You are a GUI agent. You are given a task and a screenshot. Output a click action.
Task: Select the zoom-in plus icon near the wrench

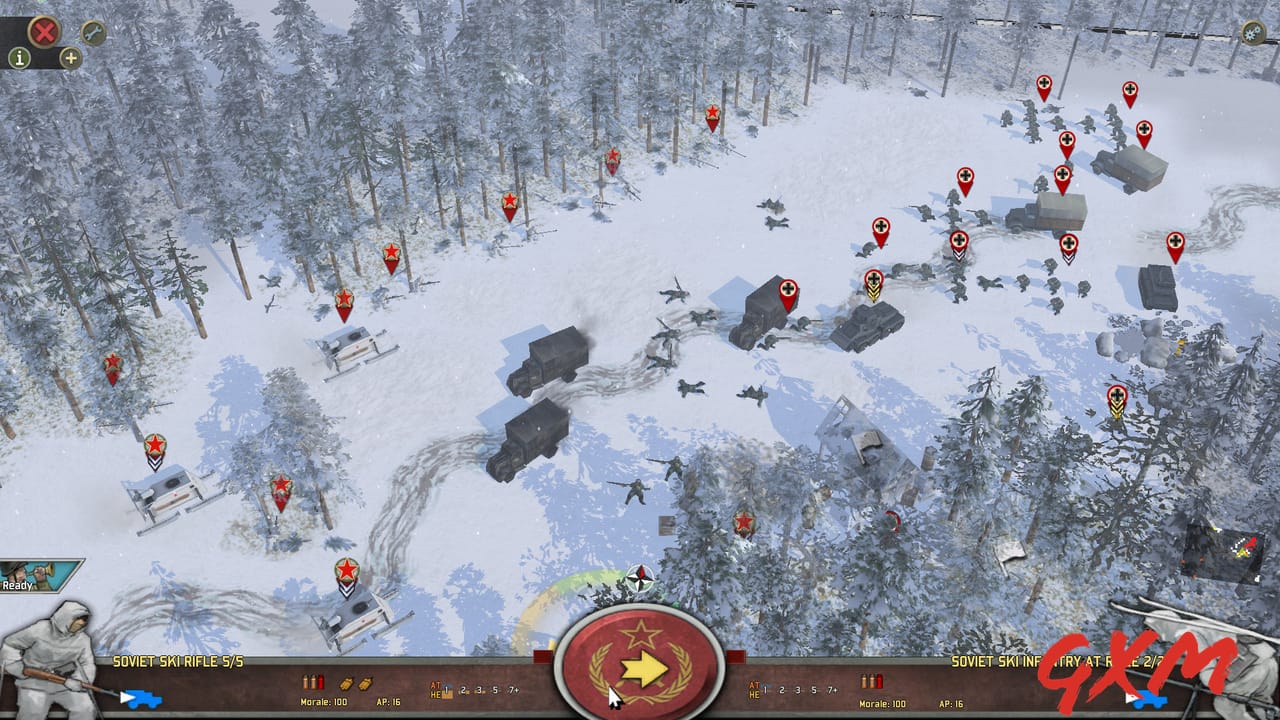pos(70,58)
